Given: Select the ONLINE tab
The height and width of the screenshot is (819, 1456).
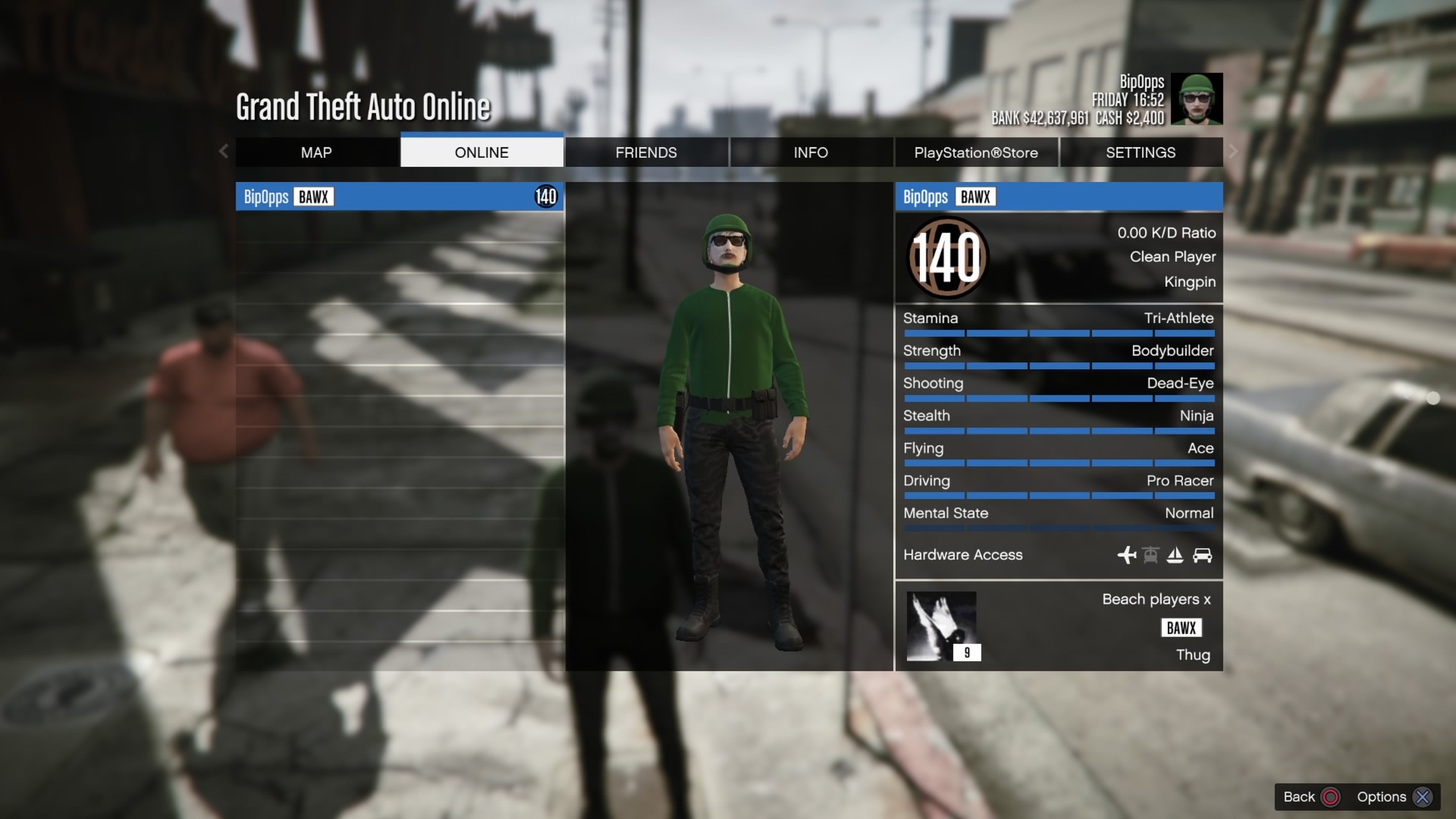Looking at the screenshot, I should pyautogui.click(x=482, y=152).
